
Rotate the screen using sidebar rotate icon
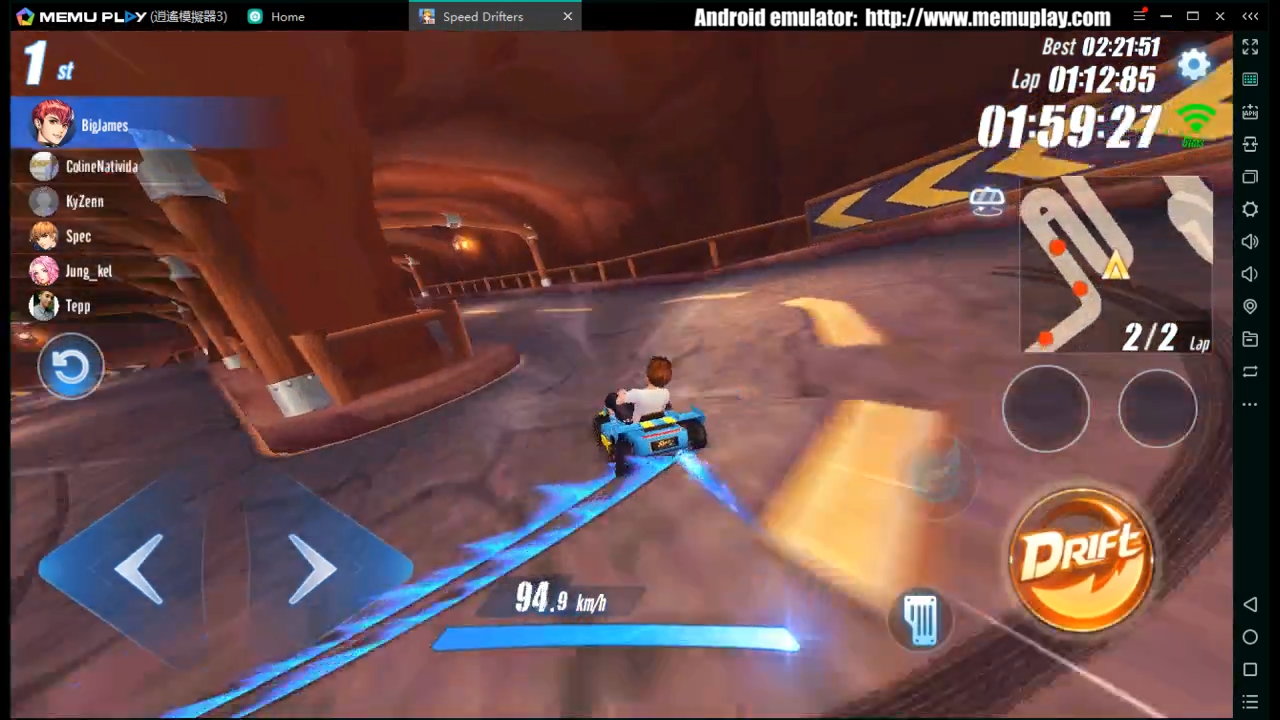click(x=1250, y=371)
